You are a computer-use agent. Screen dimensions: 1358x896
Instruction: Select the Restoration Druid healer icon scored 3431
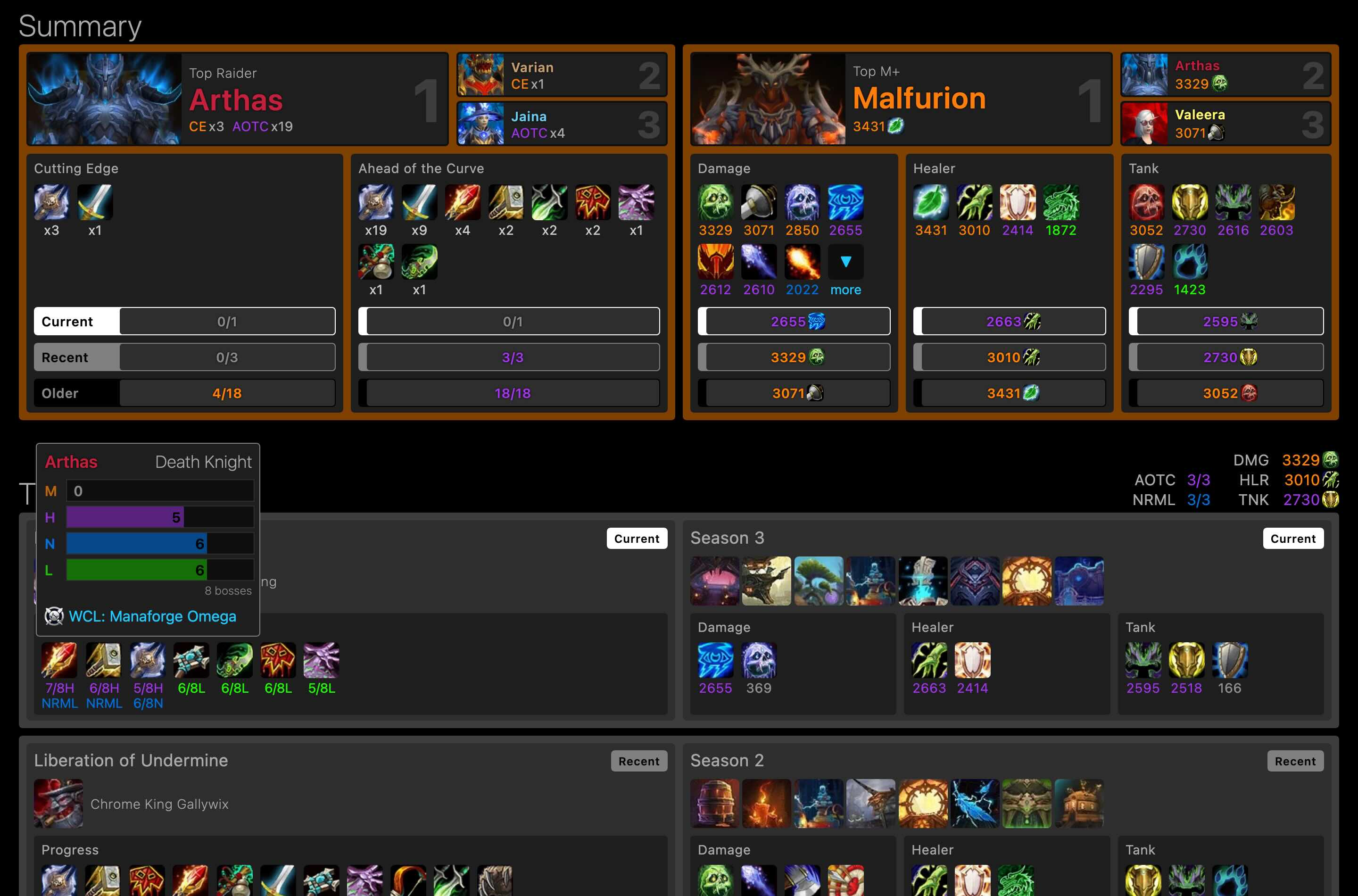pos(930,202)
